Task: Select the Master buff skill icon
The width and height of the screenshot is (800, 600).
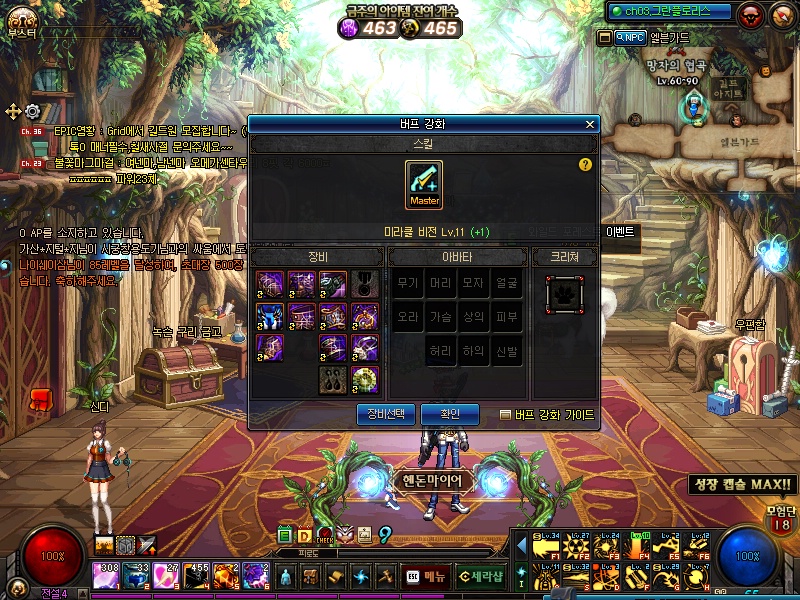Action: [424, 185]
